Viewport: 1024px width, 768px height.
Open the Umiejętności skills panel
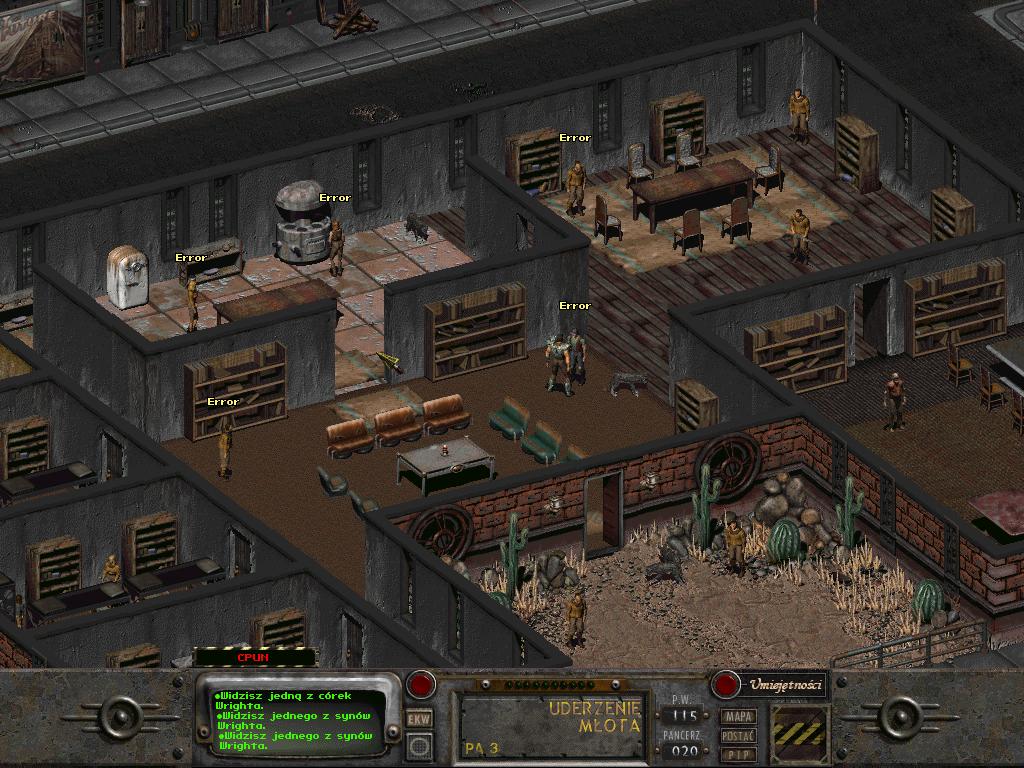click(770, 685)
